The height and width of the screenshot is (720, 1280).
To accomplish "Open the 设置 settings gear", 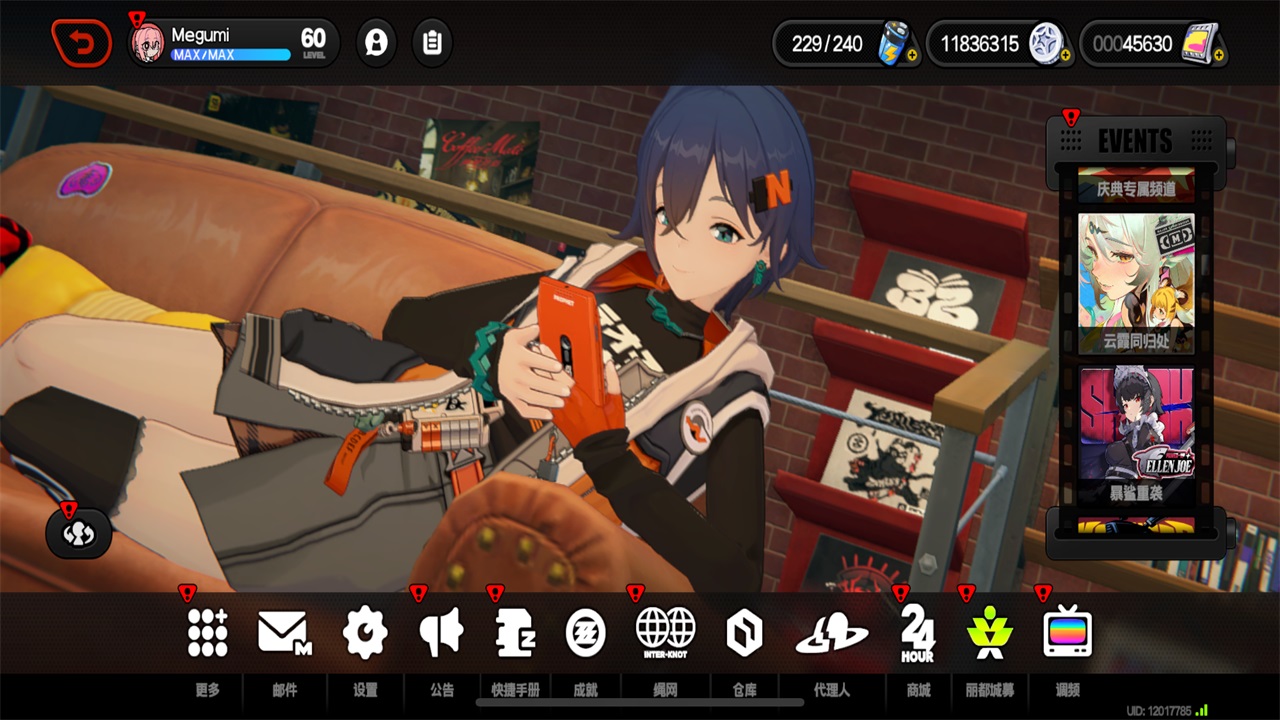I will click(x=365, y=633).
